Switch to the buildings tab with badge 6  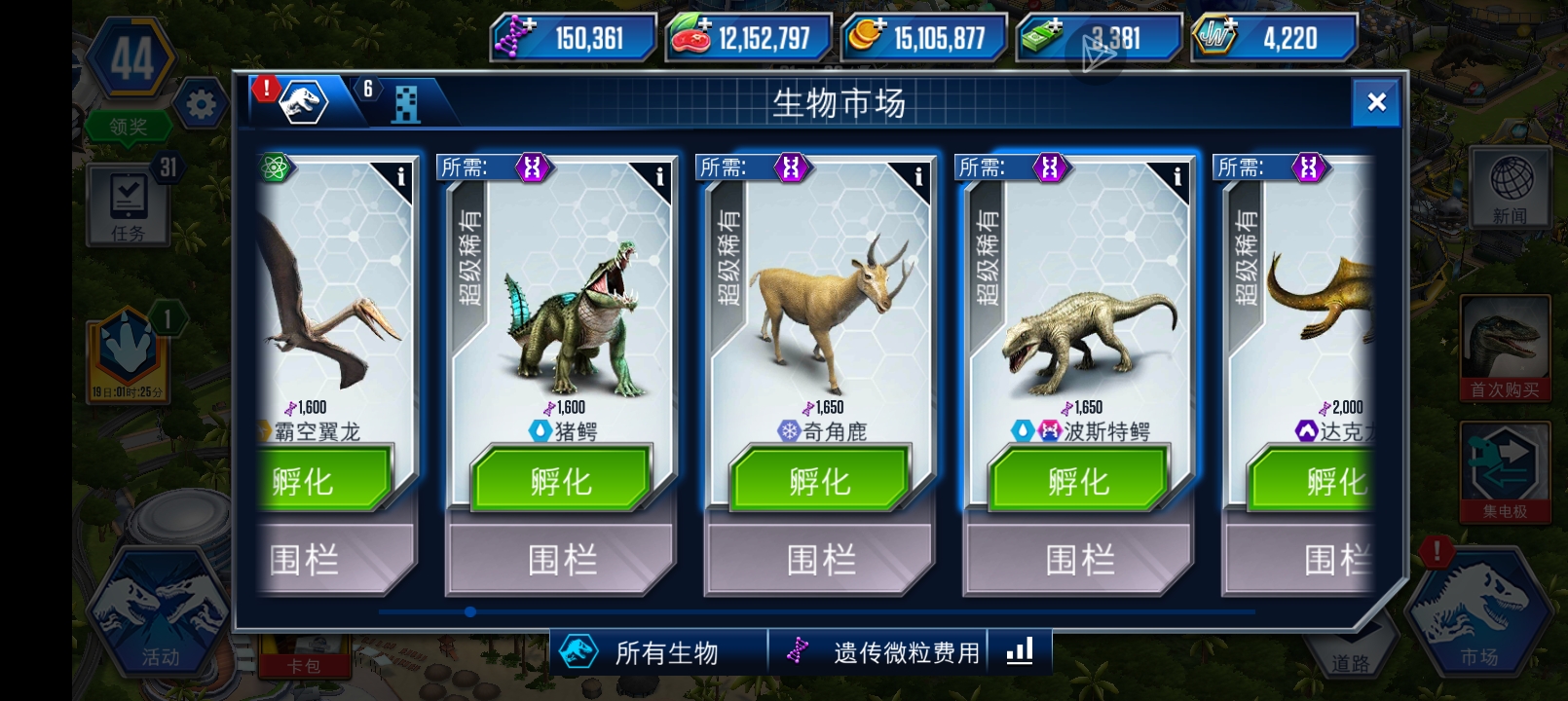pos(406,101)
